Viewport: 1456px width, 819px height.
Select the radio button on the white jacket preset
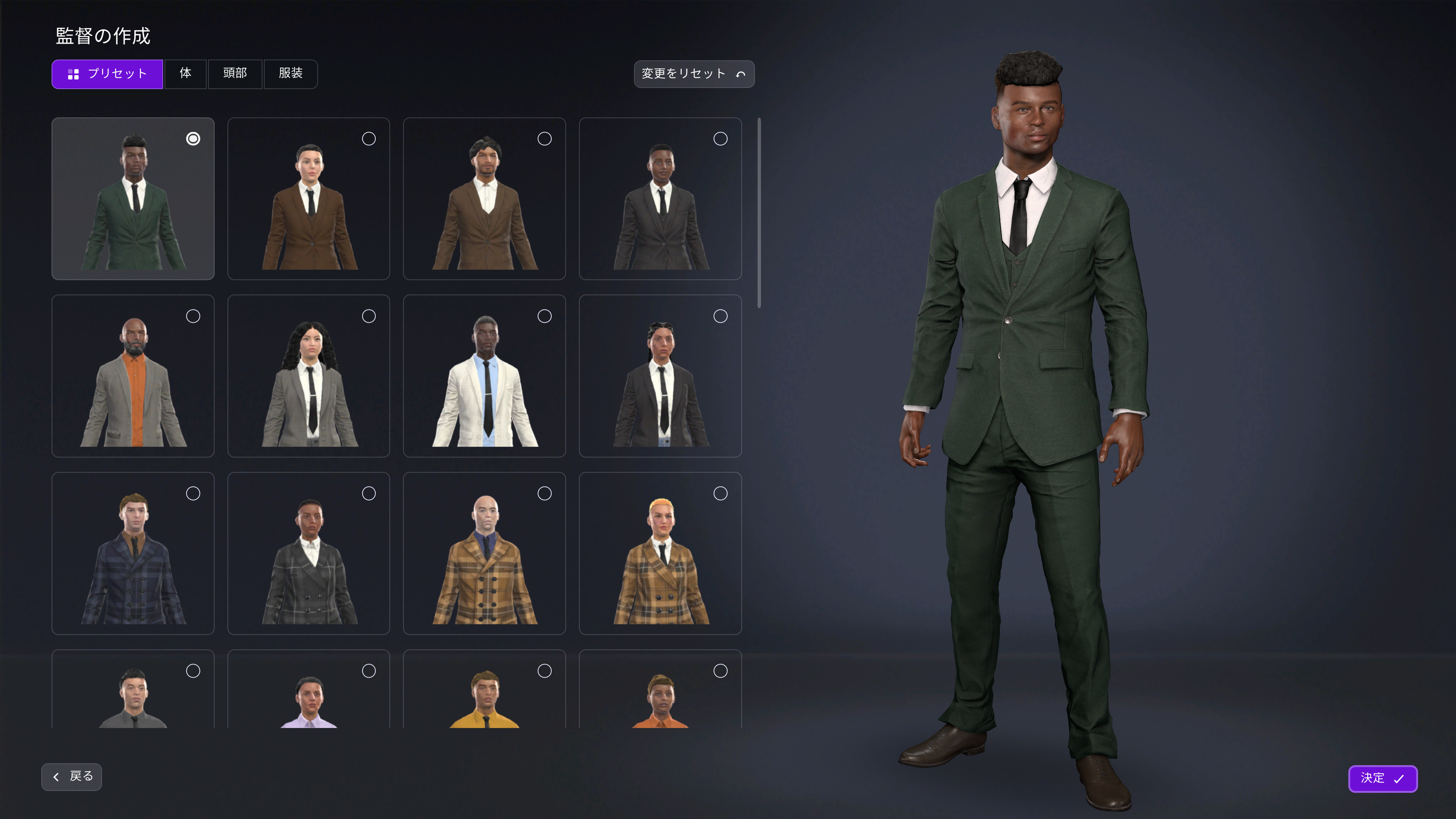pyautogui.click(x=544, y=316)
